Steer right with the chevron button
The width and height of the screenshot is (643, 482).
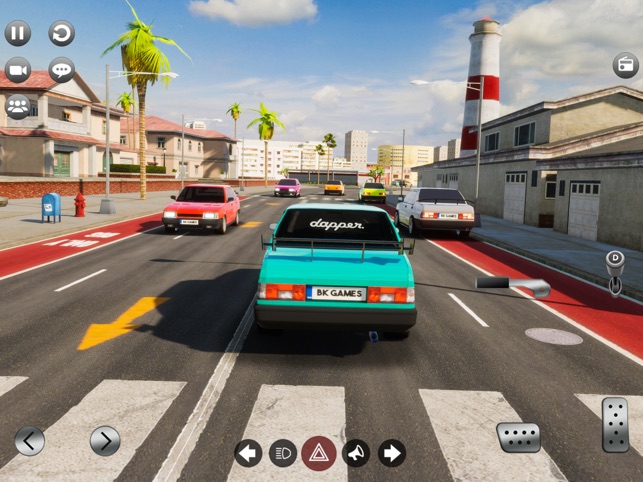pyautogui.click(x=105, y=440)
